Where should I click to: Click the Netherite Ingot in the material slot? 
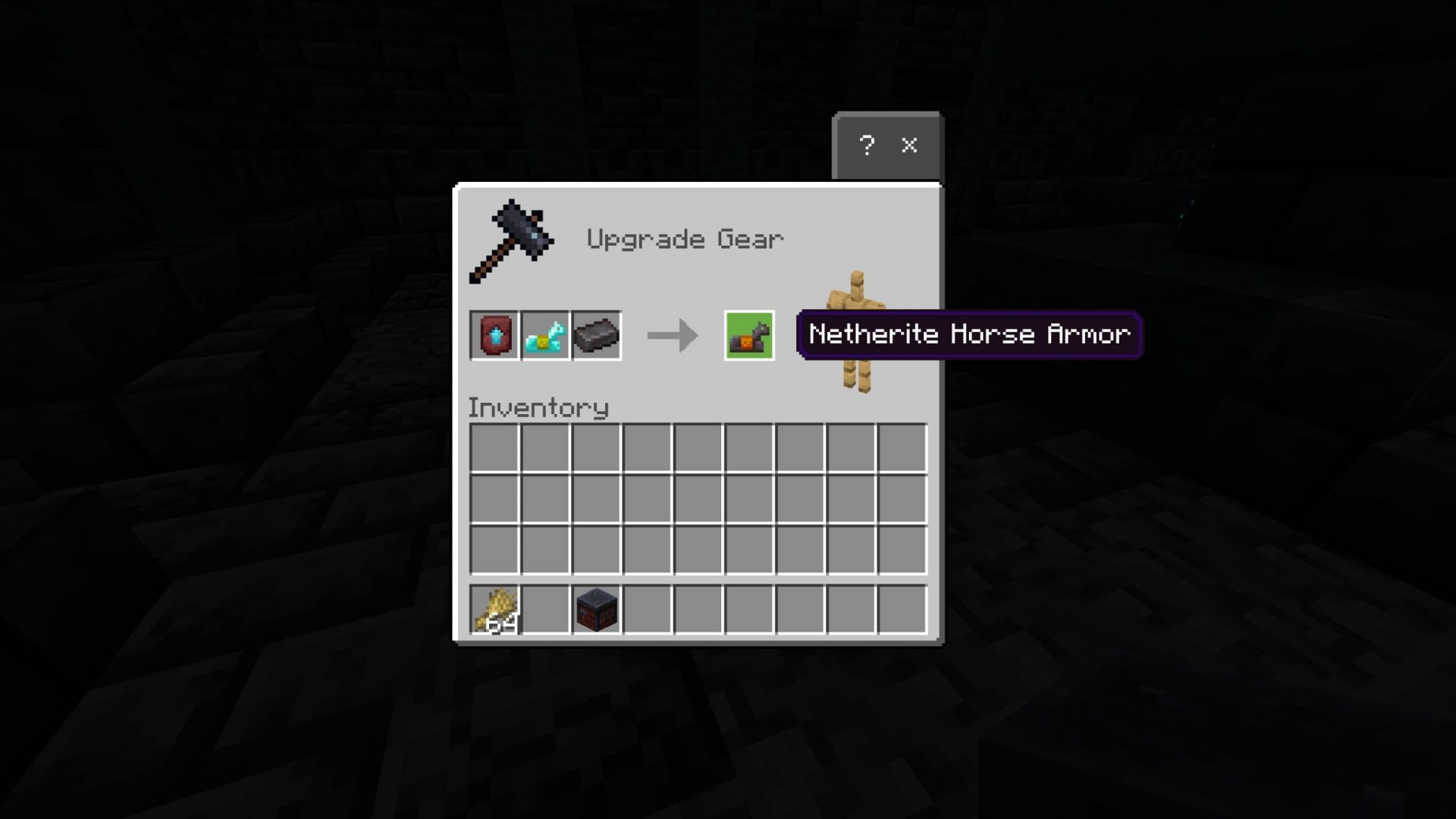coord(596,334)
